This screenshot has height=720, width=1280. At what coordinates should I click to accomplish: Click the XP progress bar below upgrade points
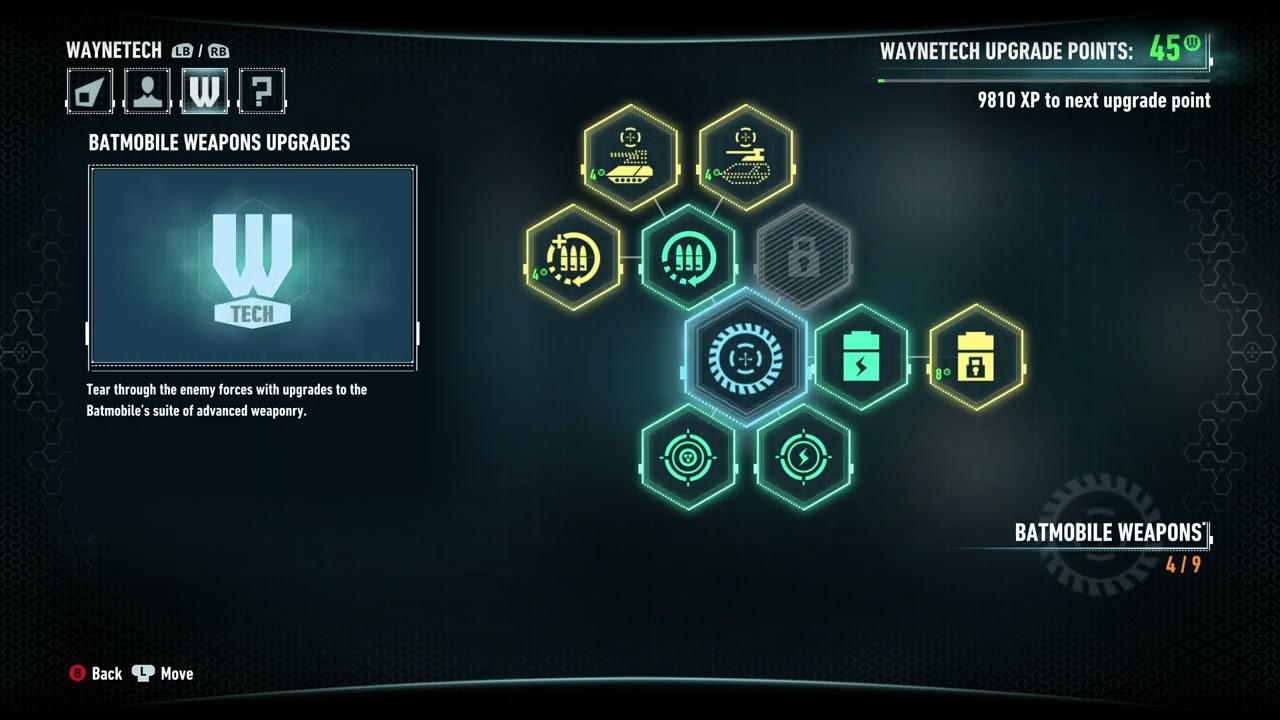point(1045,79)
